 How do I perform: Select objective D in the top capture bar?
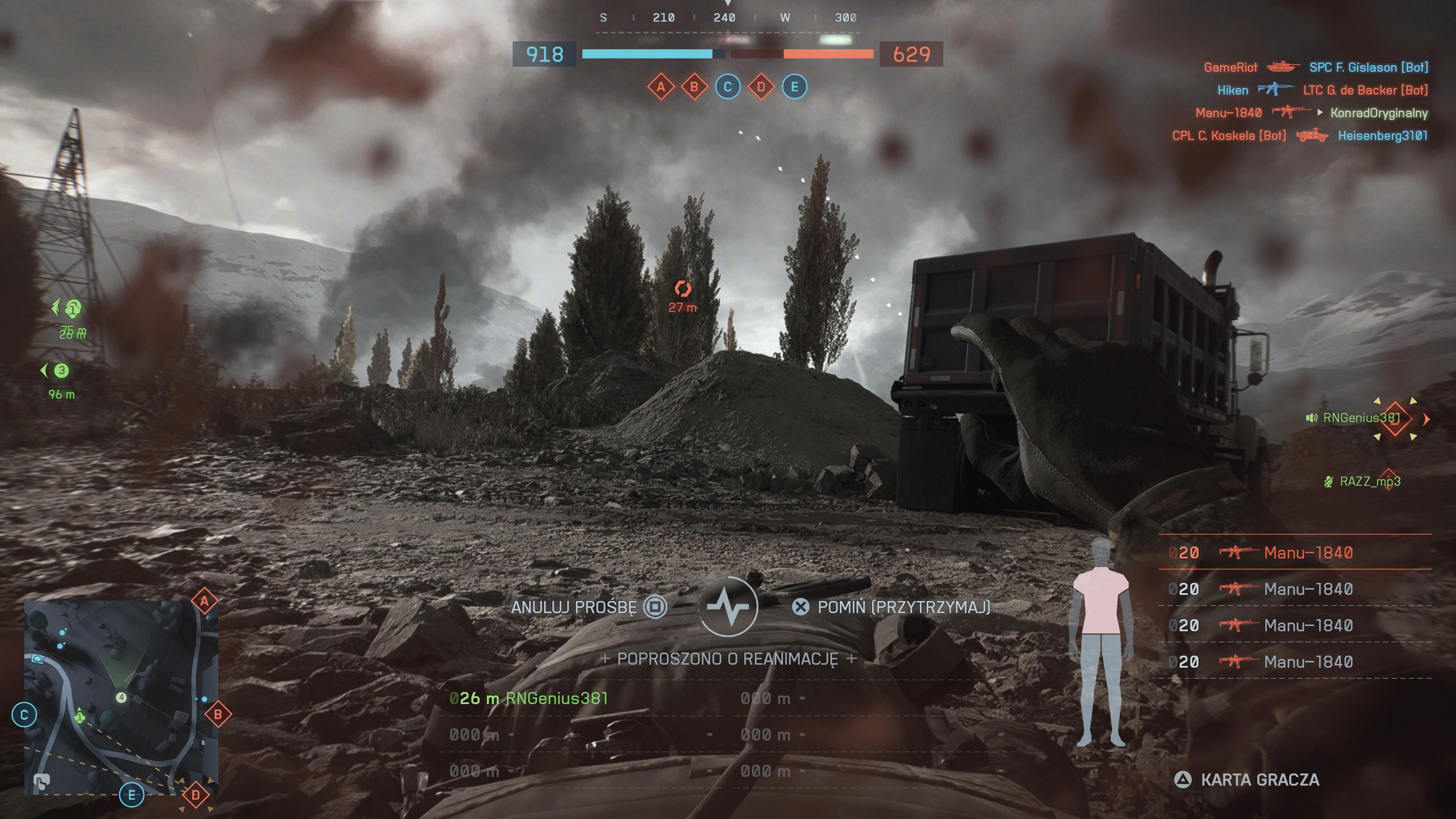pos(761,87)
